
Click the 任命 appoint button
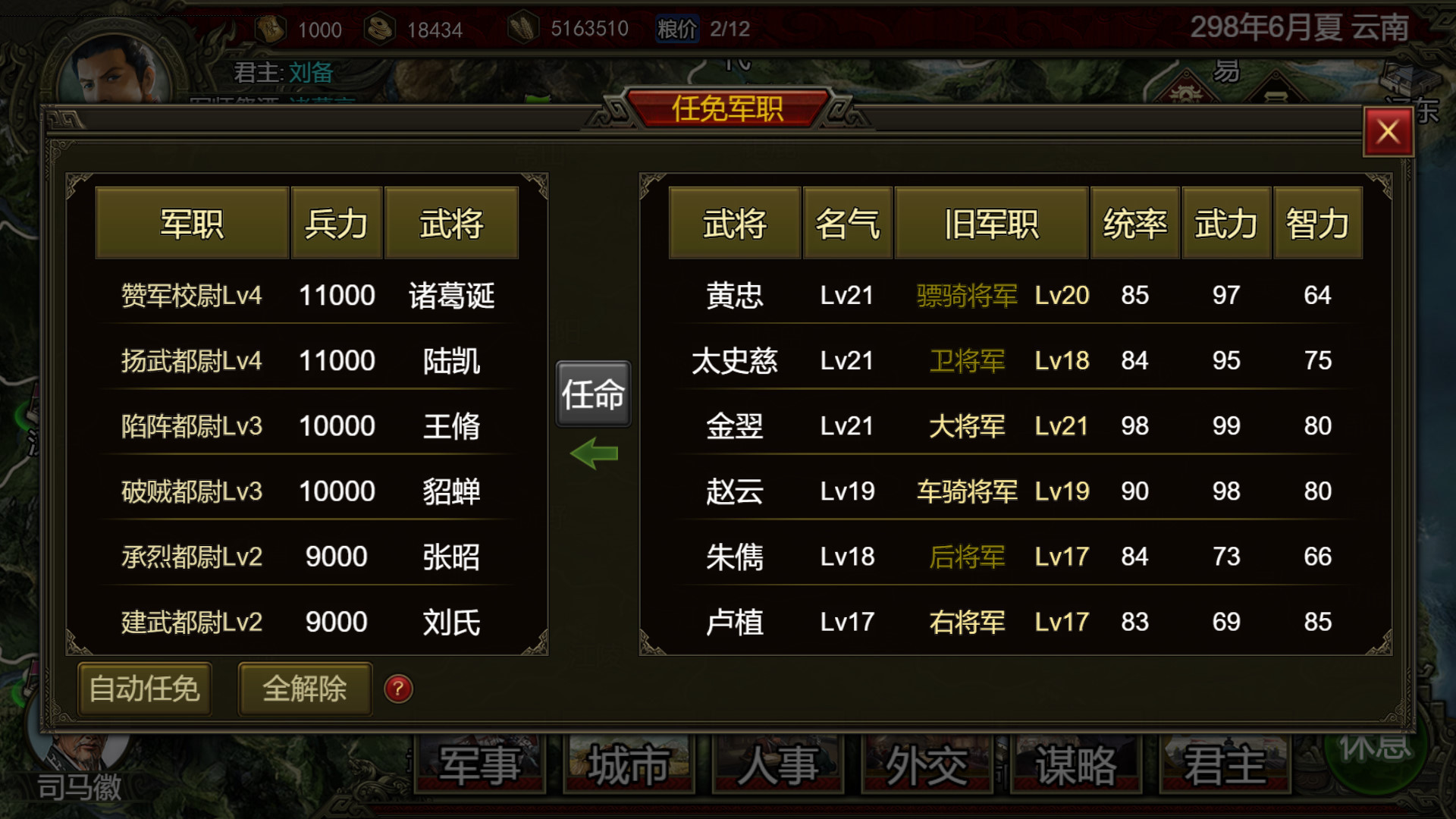point(593,394)
